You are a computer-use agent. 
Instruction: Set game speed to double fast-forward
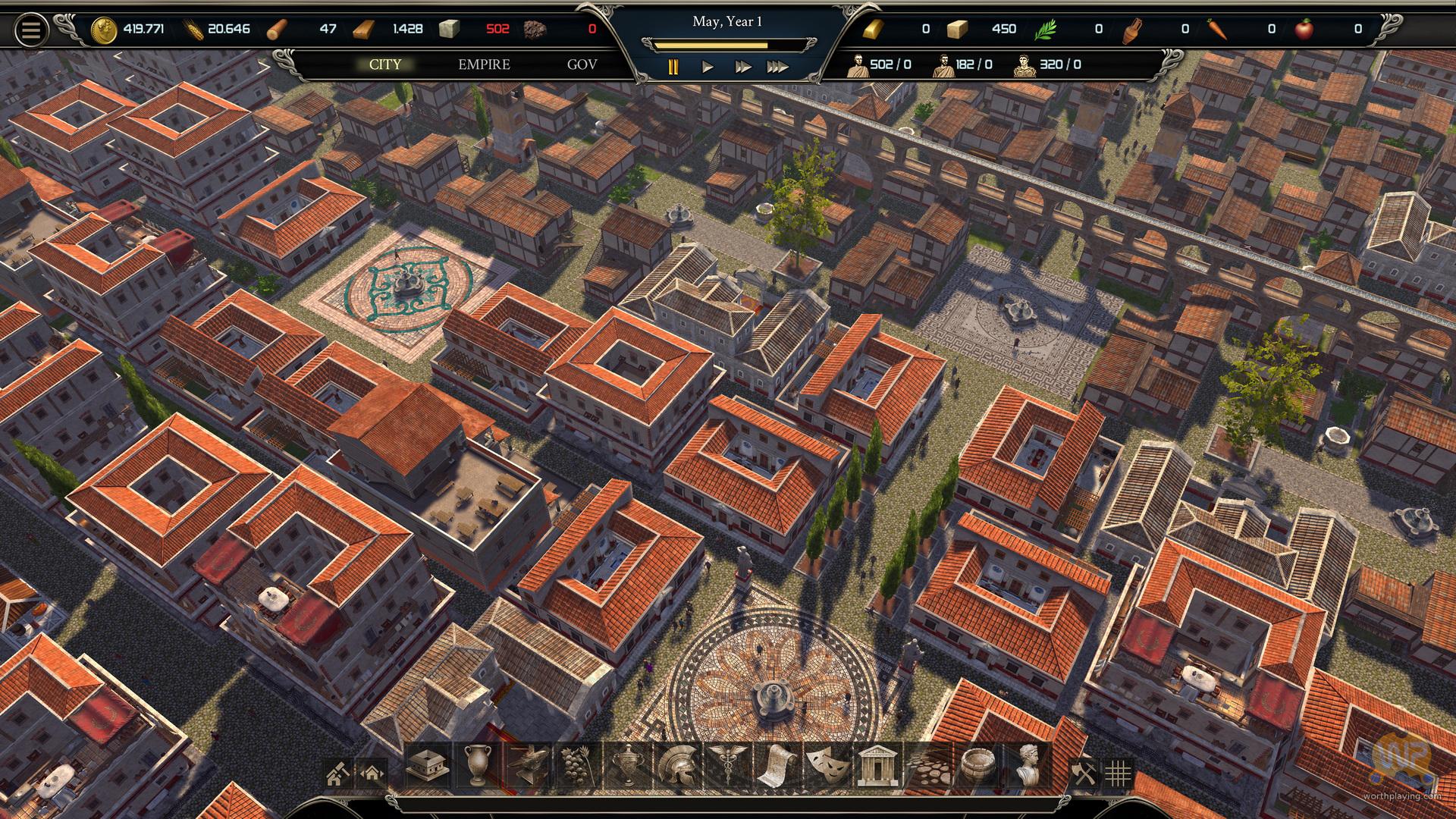[x=742, y=67]
